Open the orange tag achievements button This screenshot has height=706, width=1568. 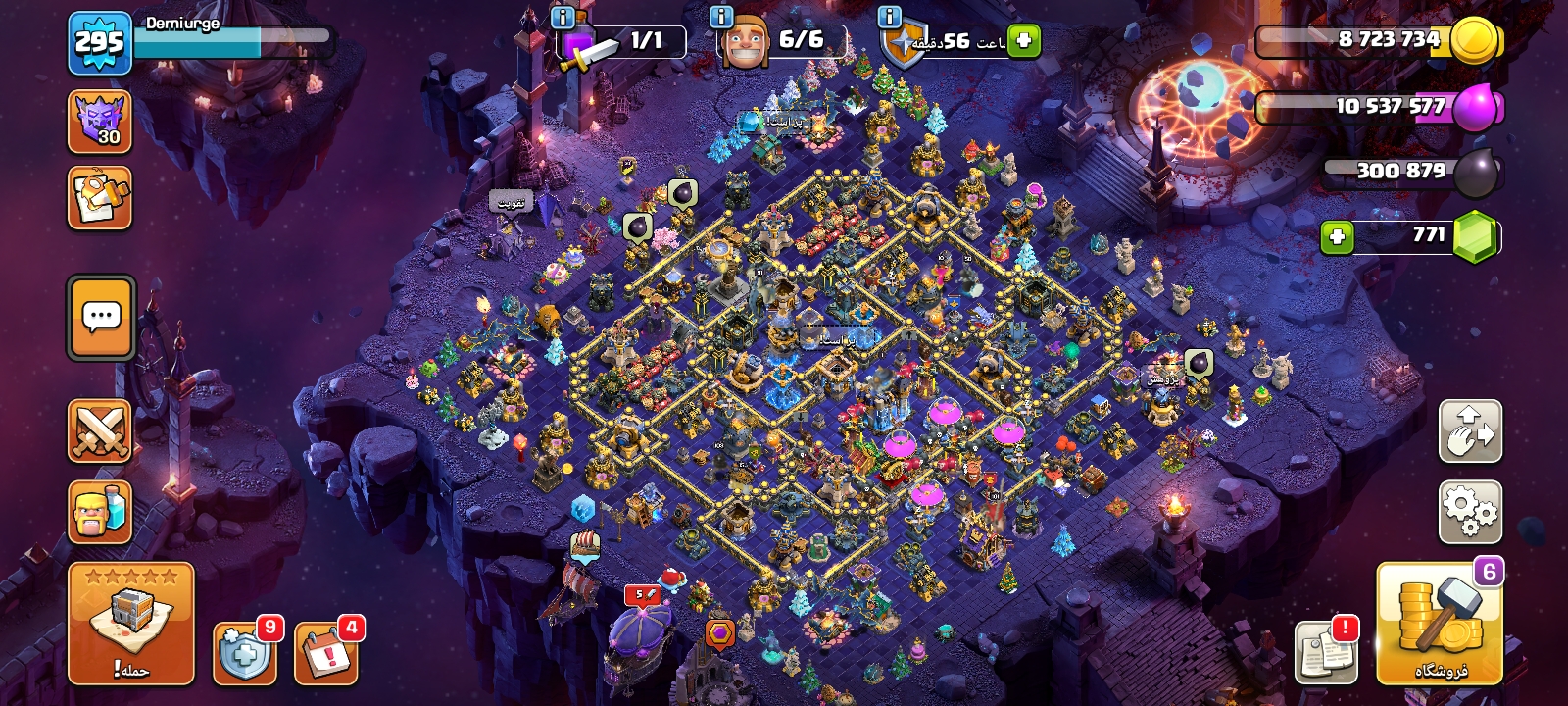click(100, 198)
